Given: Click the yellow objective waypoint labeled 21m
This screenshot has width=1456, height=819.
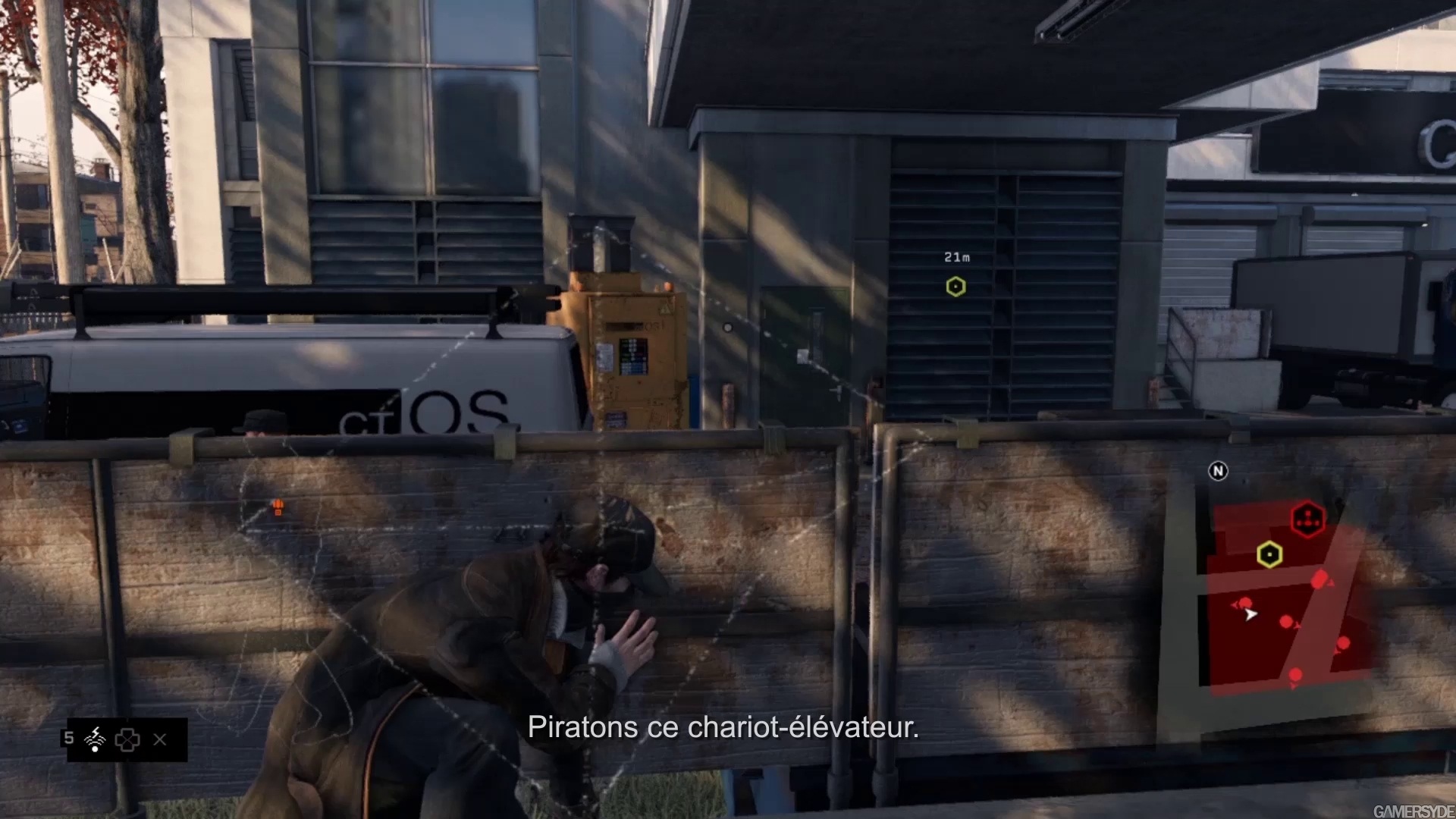Looking at the screenshot, I should click(955, 287).
